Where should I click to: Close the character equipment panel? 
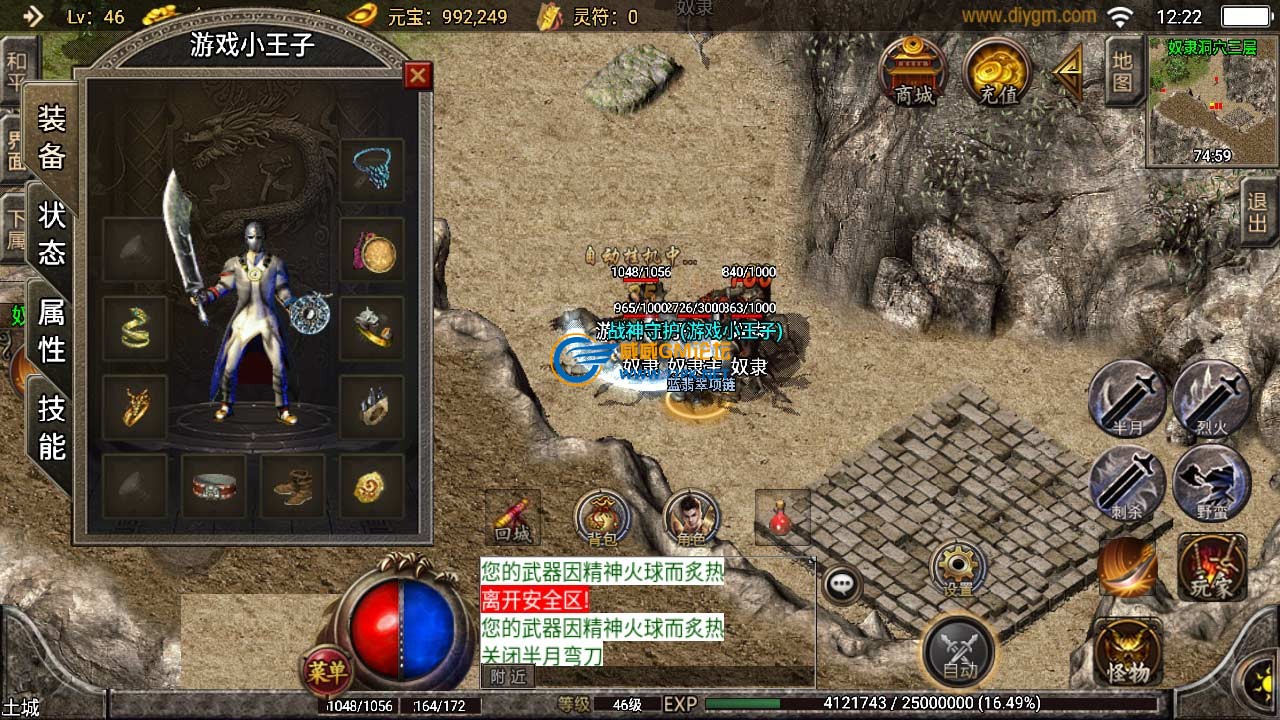click(x=417, y=76)
